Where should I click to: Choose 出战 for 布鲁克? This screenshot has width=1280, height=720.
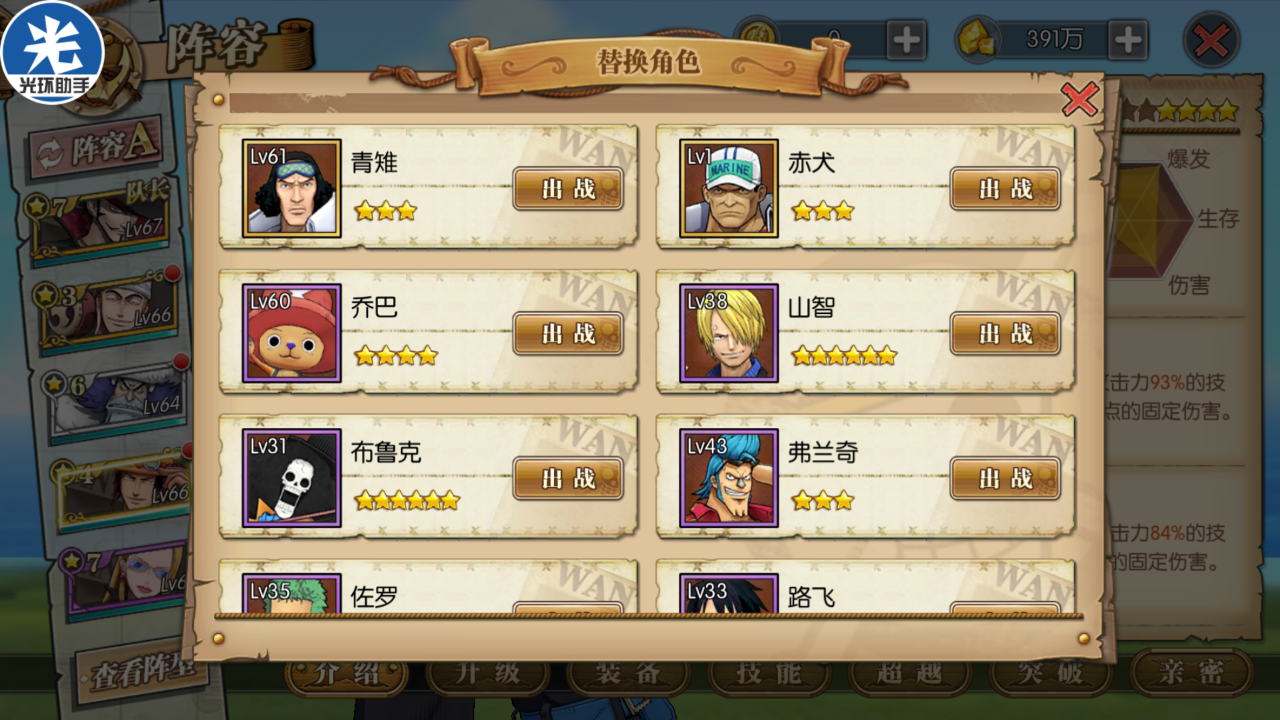(568, 478)
